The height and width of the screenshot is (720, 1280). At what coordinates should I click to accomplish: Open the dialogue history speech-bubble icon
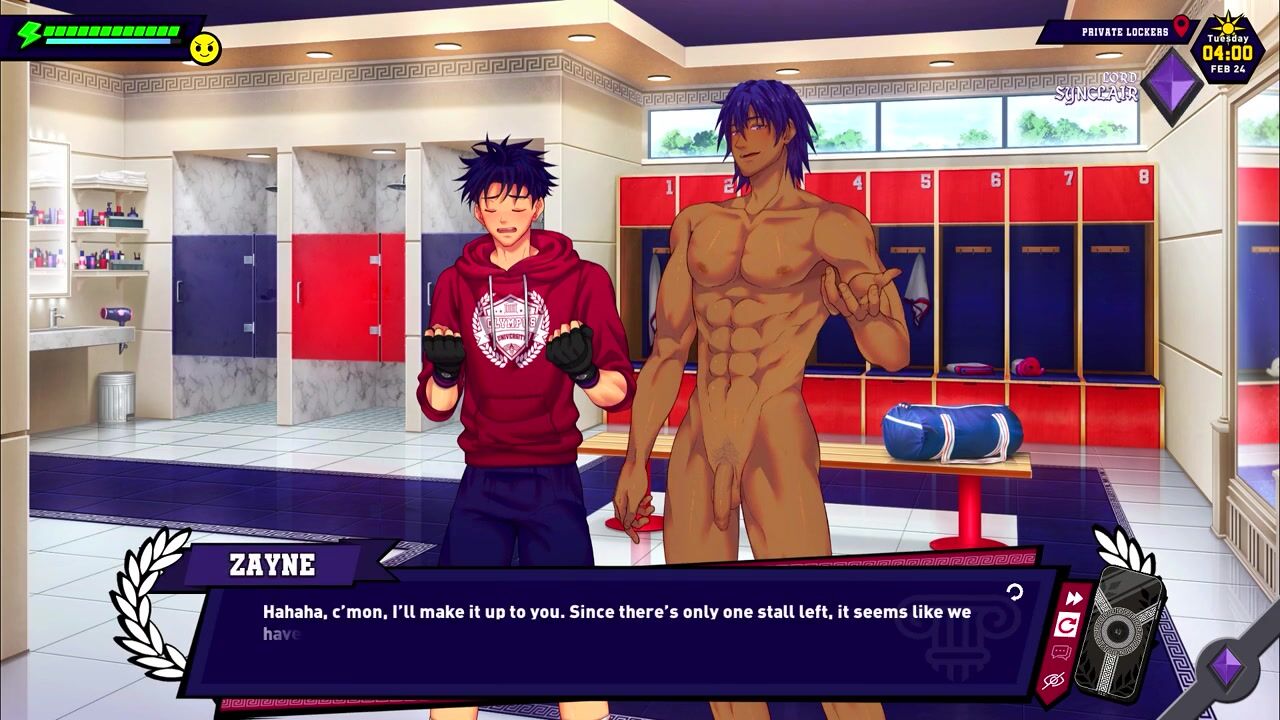[x=1060, y=653]
